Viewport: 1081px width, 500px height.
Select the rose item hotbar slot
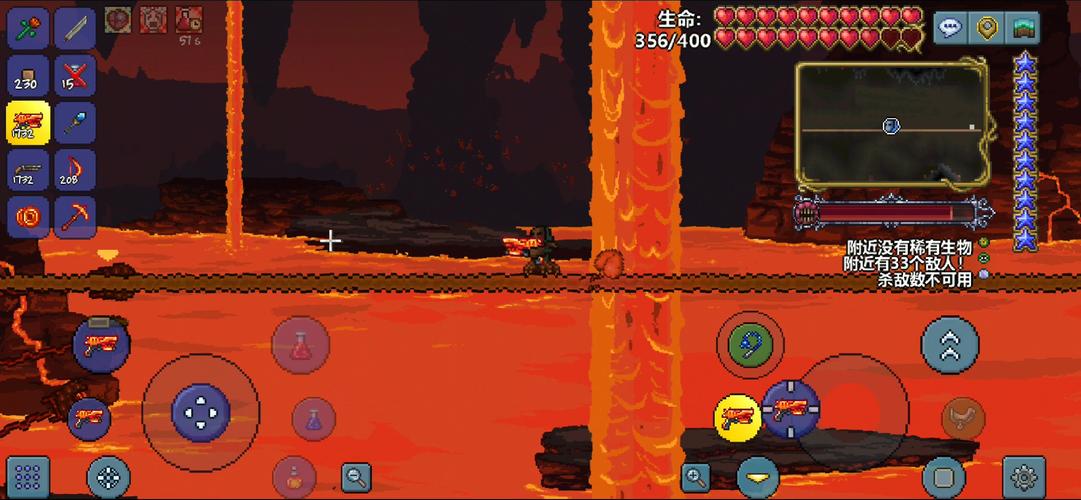[x=29, y=28]
